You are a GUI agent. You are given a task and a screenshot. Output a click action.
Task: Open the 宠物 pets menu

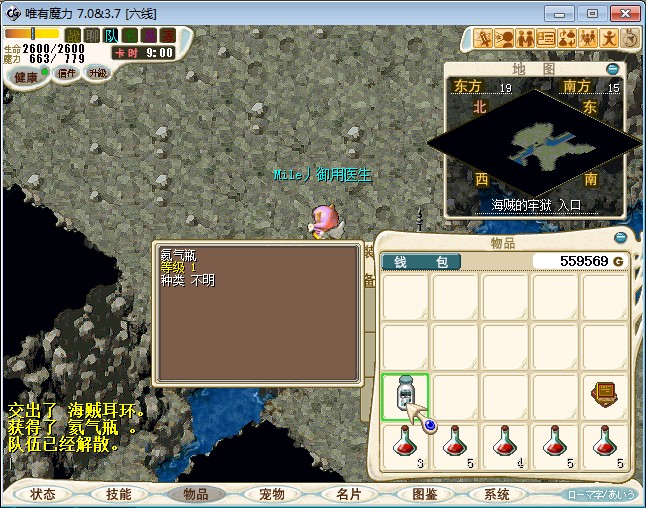coord(271,494)
